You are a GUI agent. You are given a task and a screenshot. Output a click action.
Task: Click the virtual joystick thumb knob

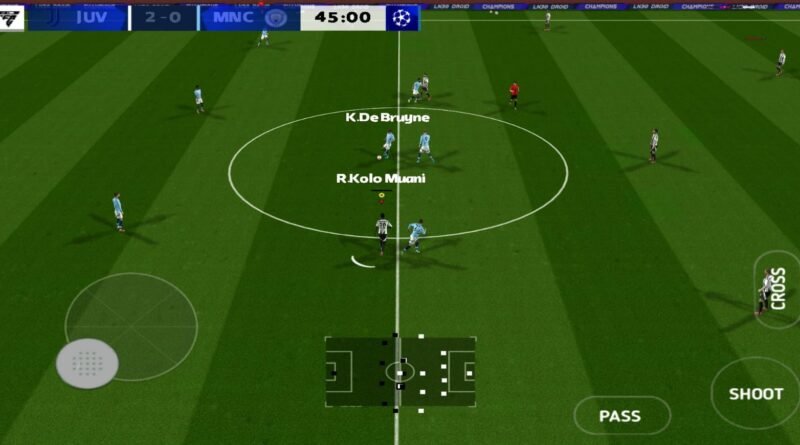(87, 363)
